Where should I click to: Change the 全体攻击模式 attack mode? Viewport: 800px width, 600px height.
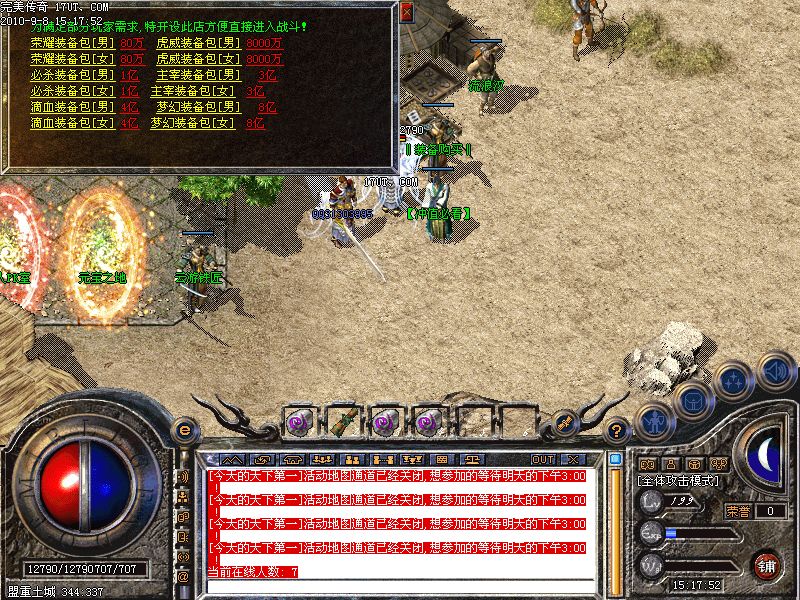[x=678, y=481]
